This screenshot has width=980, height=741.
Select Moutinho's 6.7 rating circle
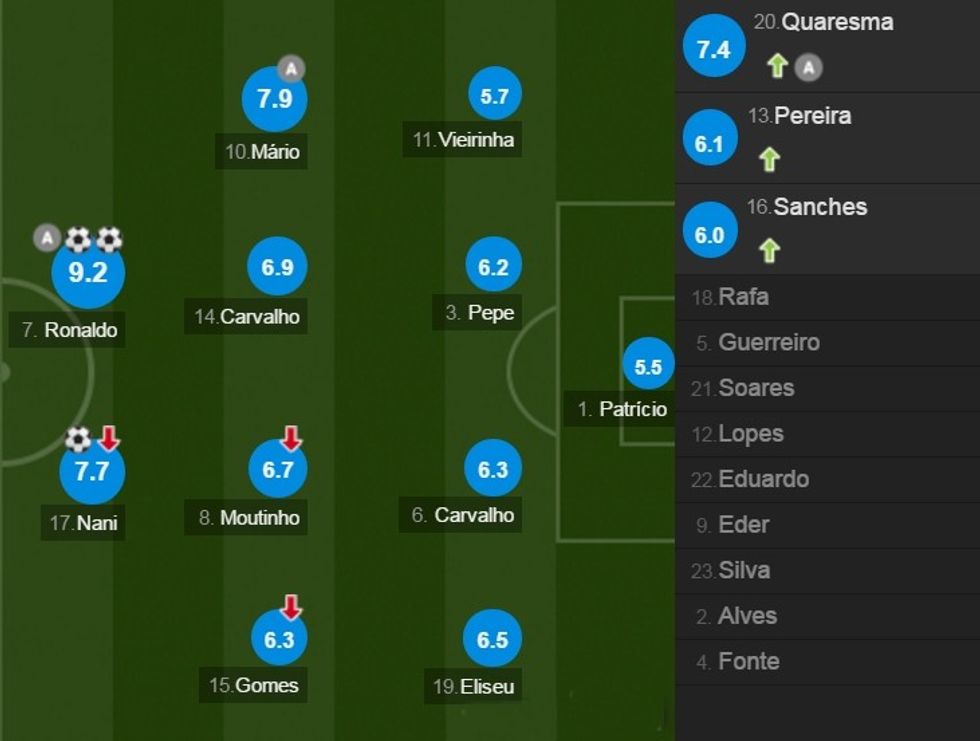[x=277, y=469]
